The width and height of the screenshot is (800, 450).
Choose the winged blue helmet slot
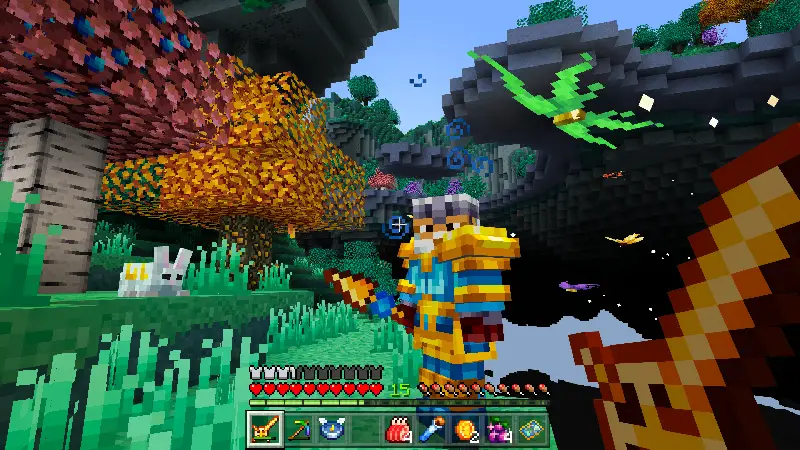coord(331,430)
